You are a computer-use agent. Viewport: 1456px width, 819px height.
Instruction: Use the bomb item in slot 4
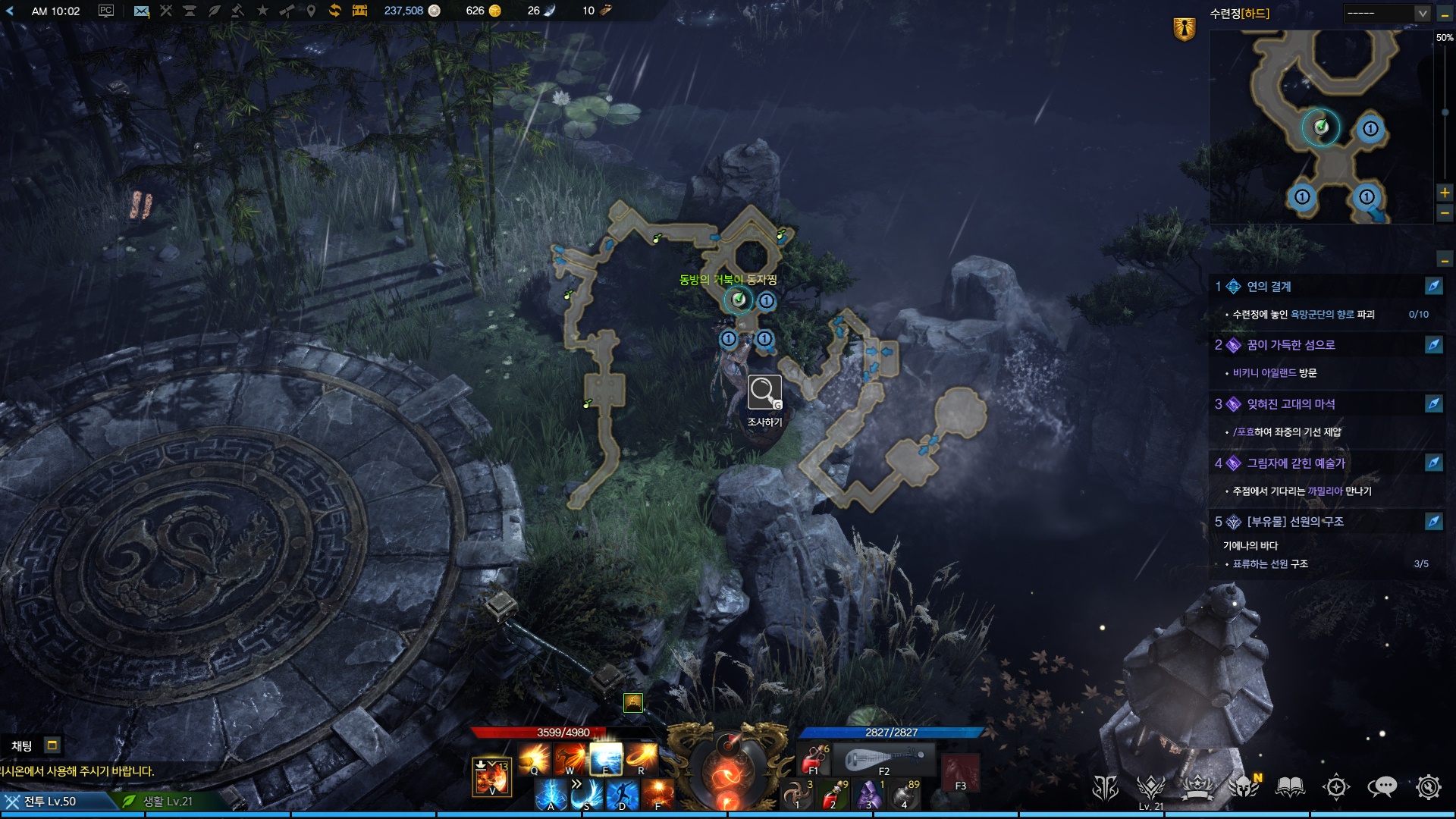905,795
